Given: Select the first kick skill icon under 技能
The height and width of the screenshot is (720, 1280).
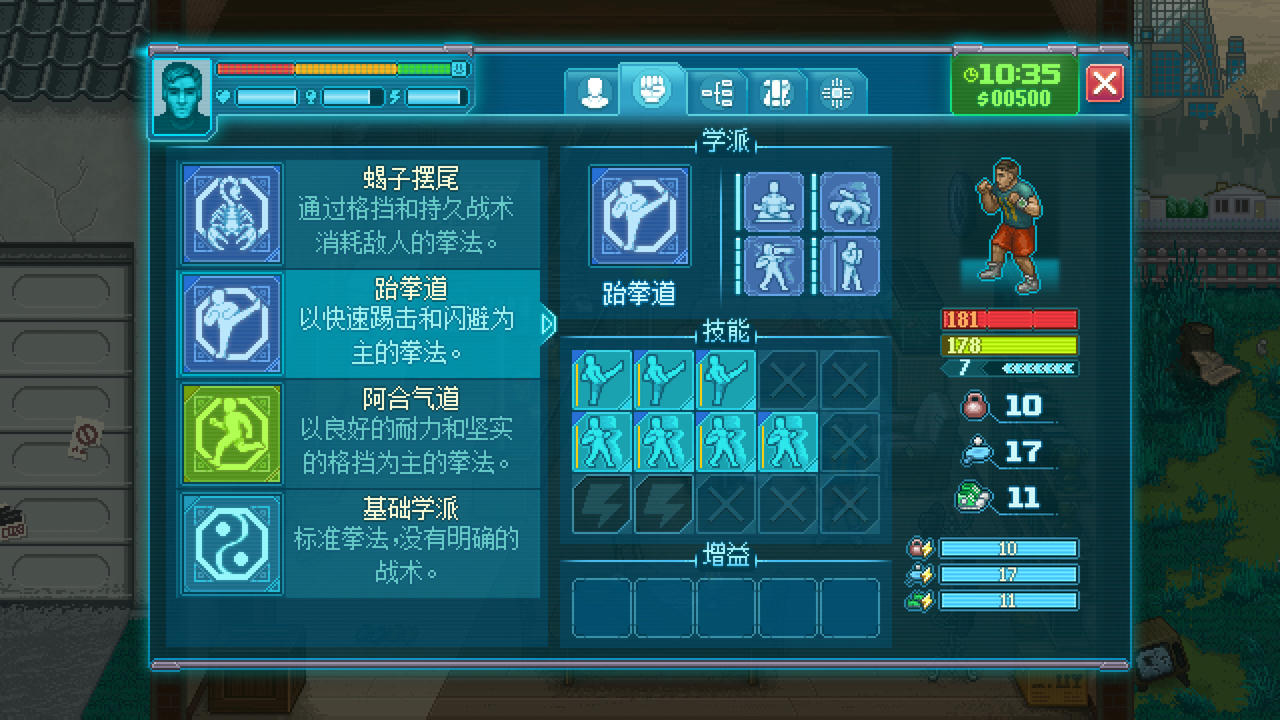Looking at the screenshot, I should point(600,376).
